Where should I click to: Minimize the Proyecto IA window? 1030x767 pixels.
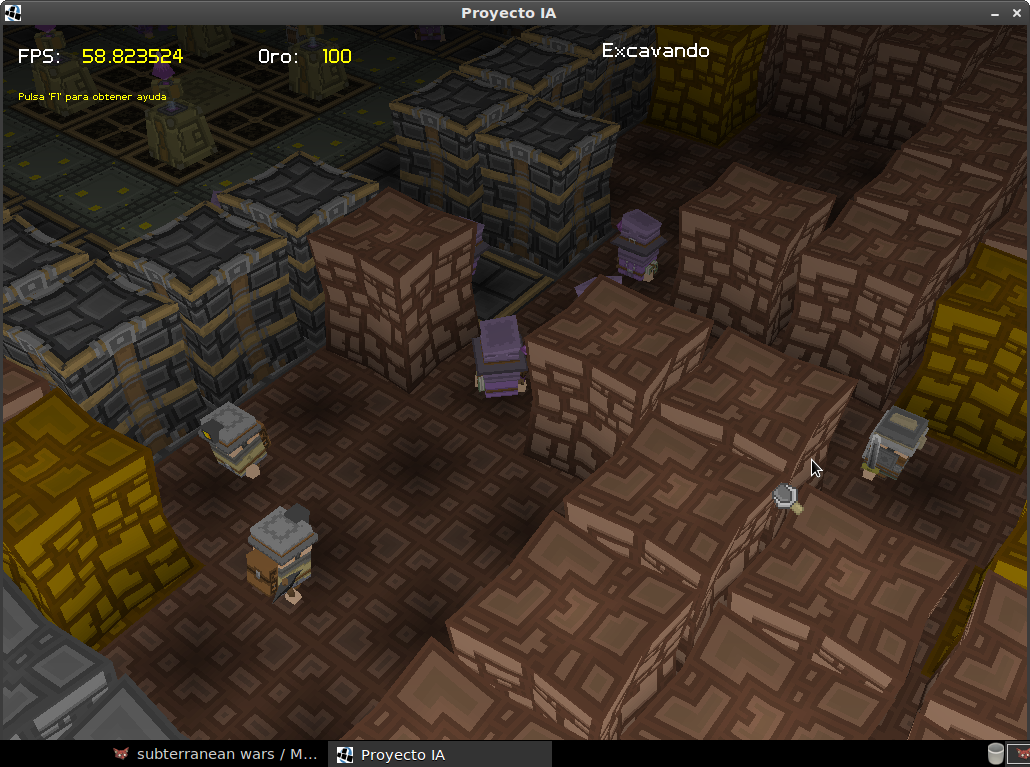click(995, 14)
